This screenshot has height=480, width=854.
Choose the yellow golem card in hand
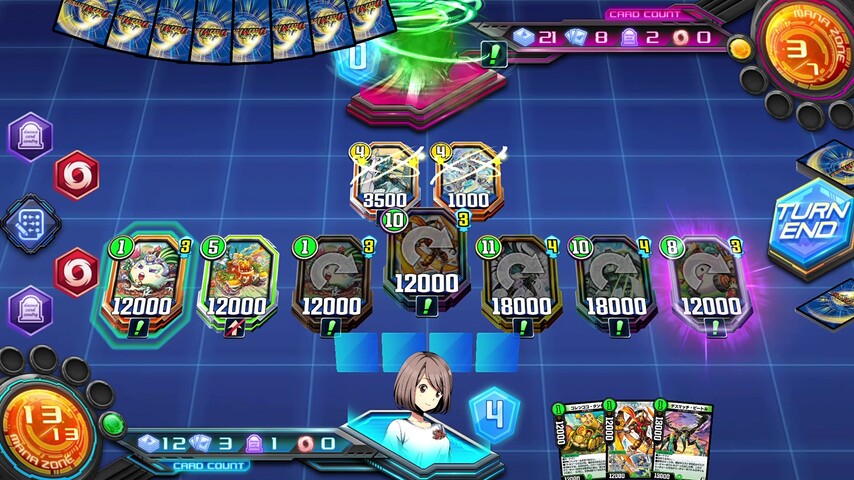[x=580, y=436]
